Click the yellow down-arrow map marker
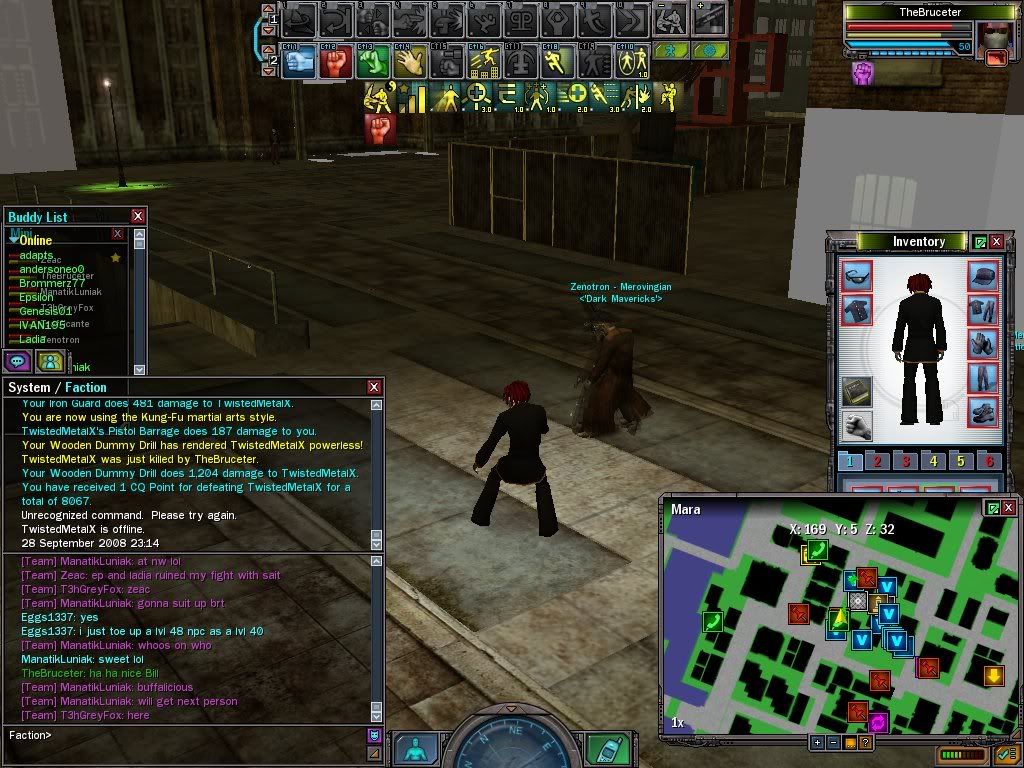 click(993, 676)
